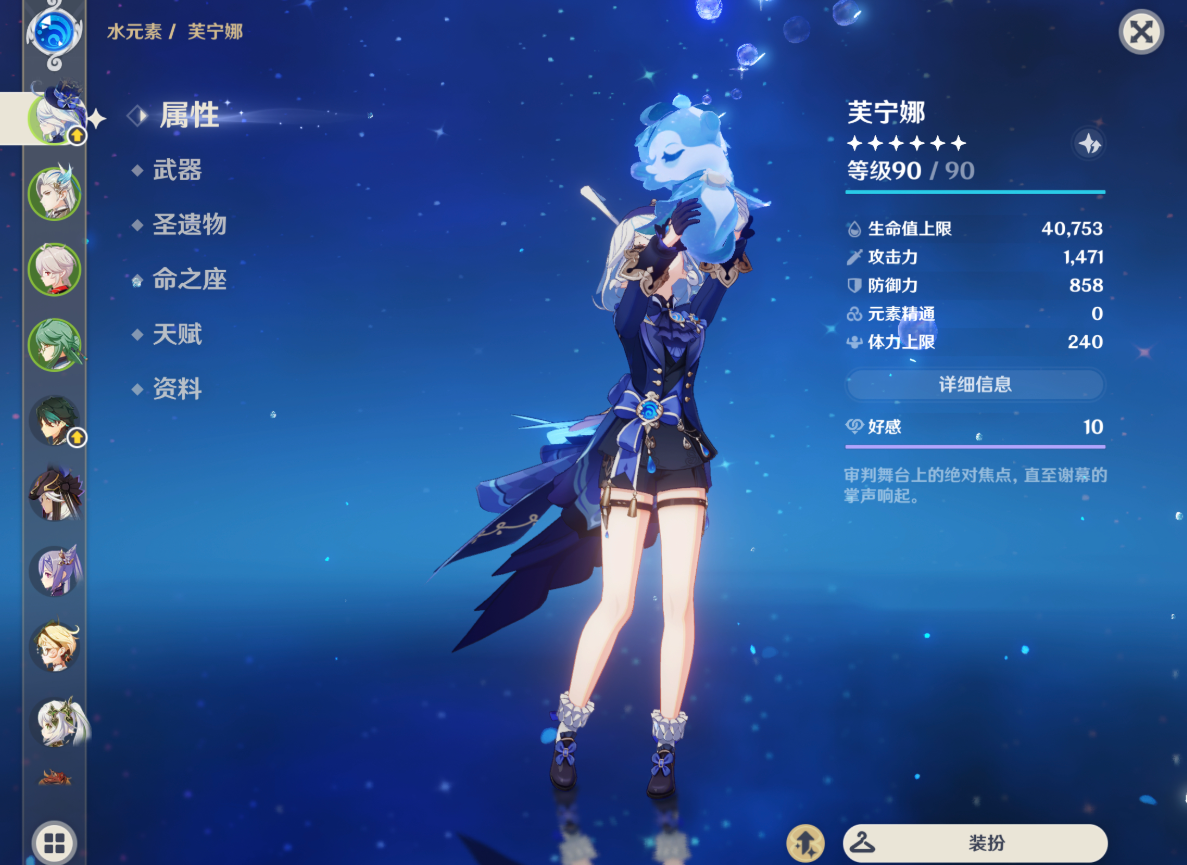
Task: Choose the Kazuha character portrait
Action: tap(53, 268)
